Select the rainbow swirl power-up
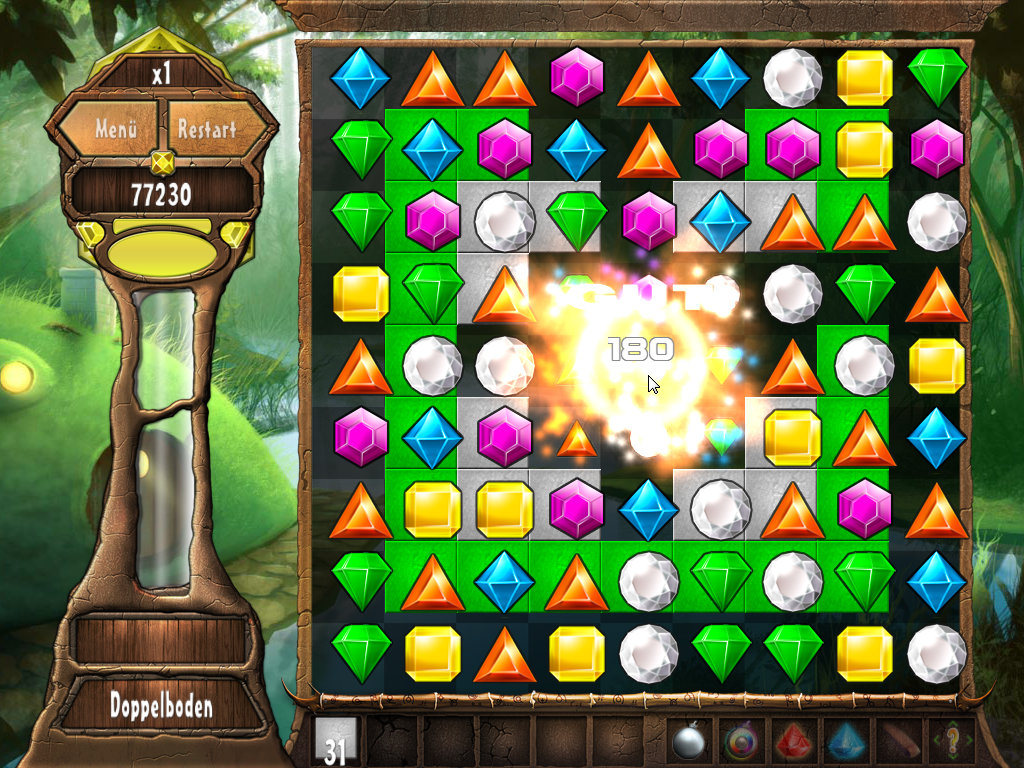This screenshot has width=1024, height=768. 740,742
